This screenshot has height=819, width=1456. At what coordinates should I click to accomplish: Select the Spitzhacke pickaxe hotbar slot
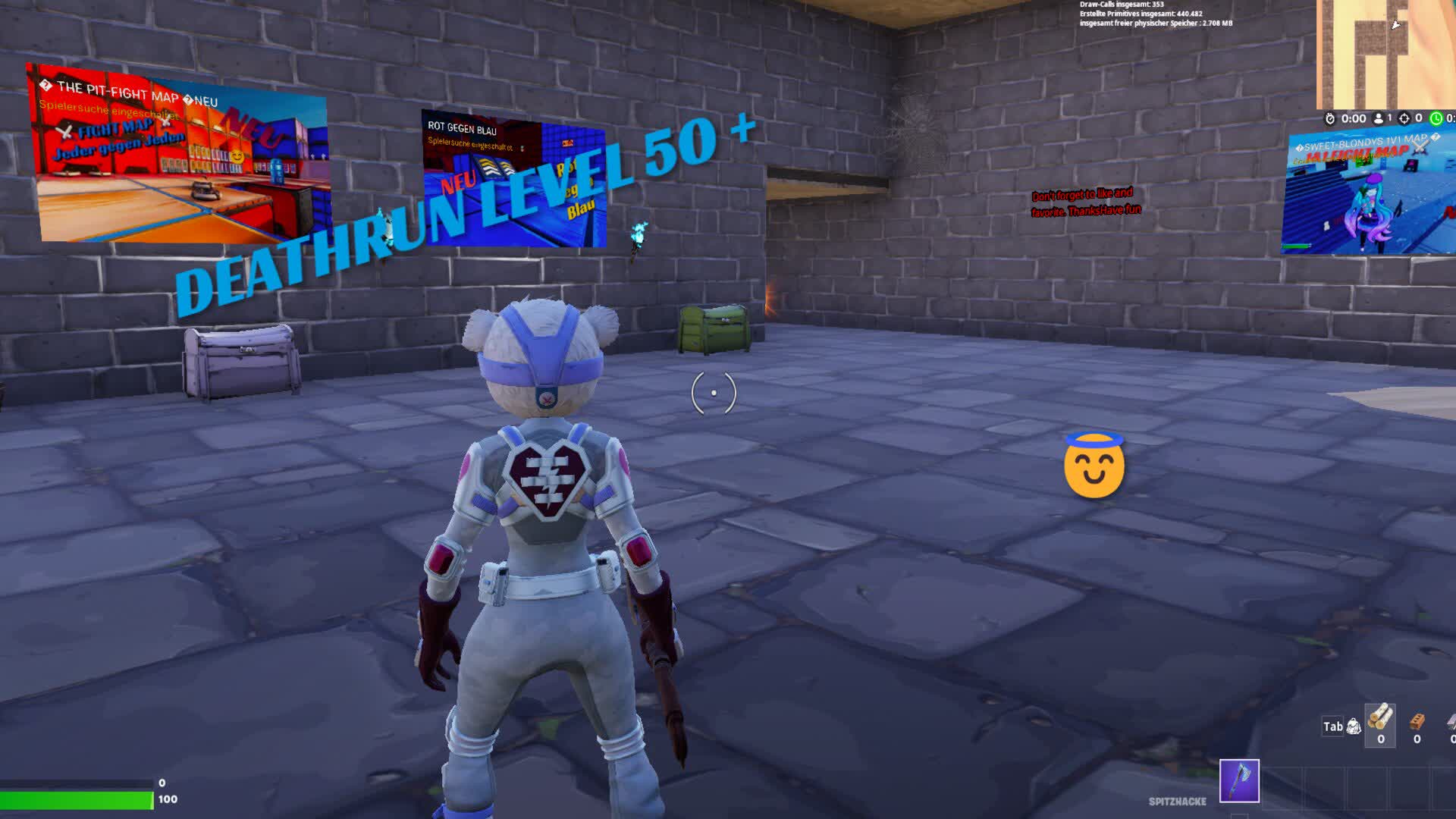1239,781
